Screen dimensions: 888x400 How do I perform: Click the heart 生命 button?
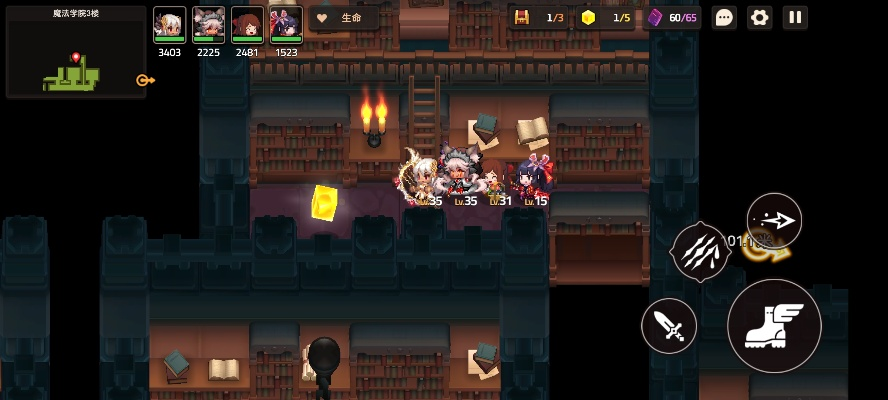click(x=342, y=18)
